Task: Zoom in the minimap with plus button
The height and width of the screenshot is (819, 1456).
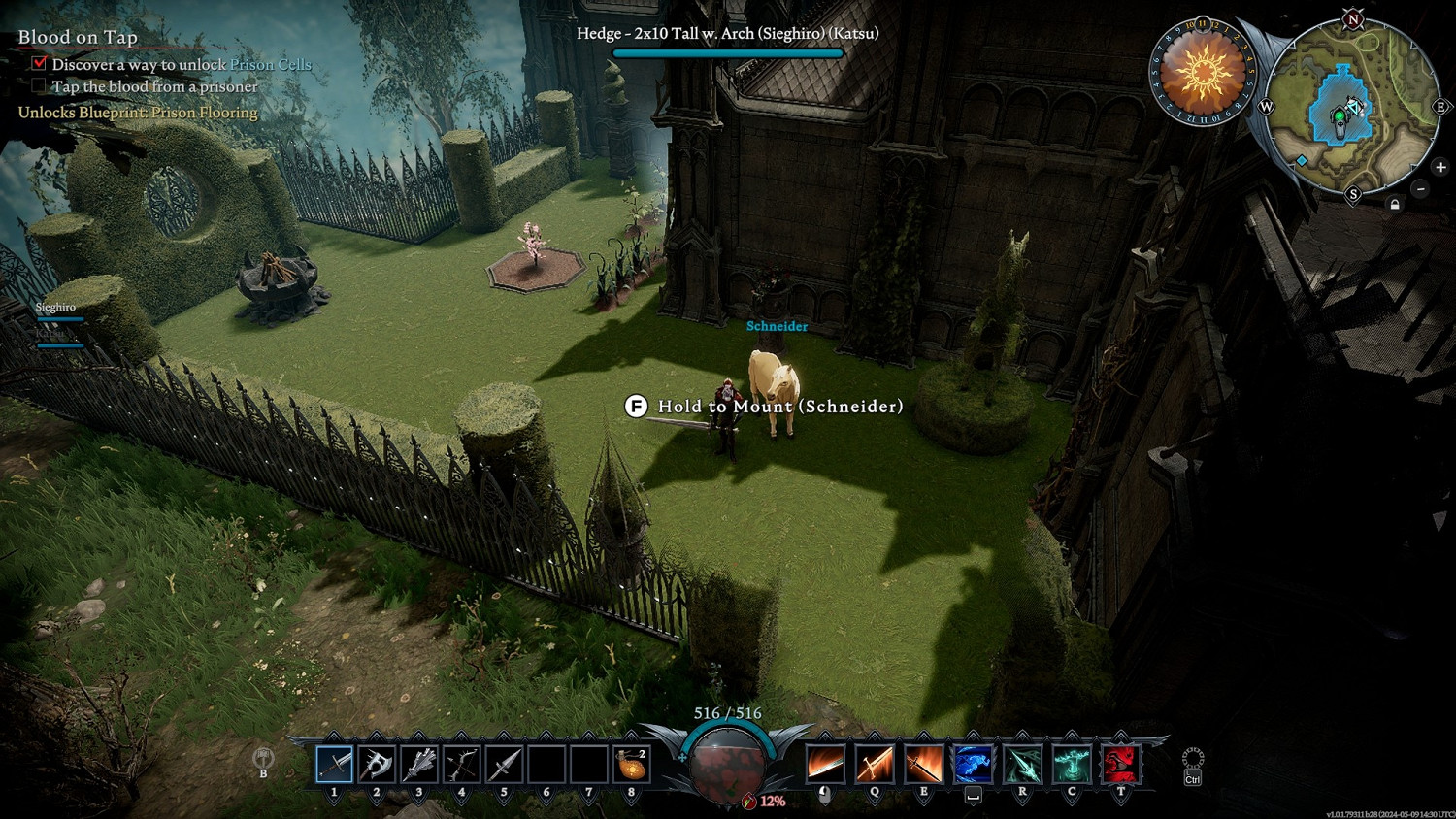Action: point(1440,167)
